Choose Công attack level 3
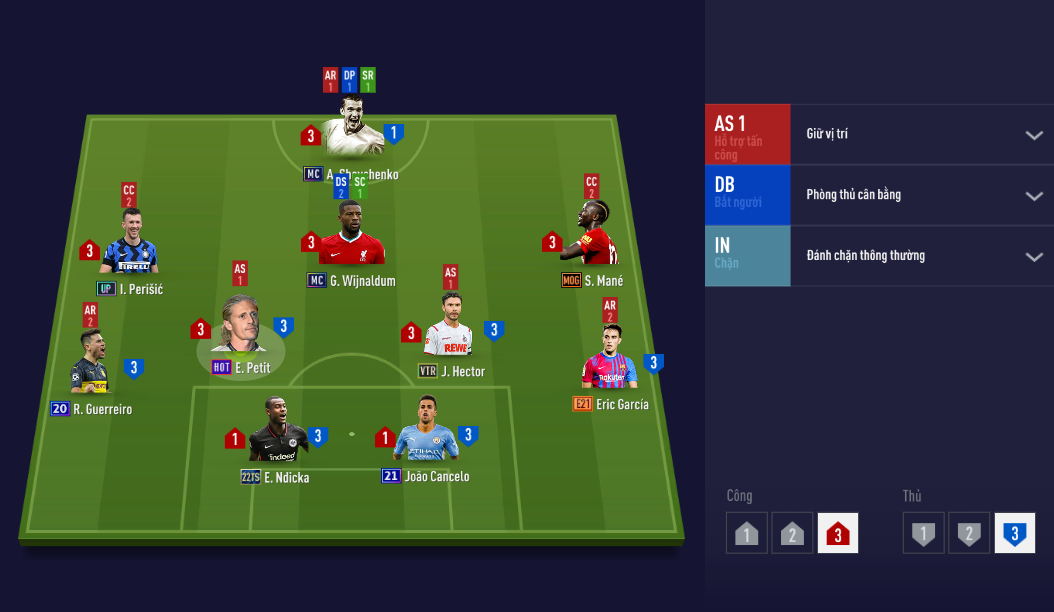 point(838,533)
